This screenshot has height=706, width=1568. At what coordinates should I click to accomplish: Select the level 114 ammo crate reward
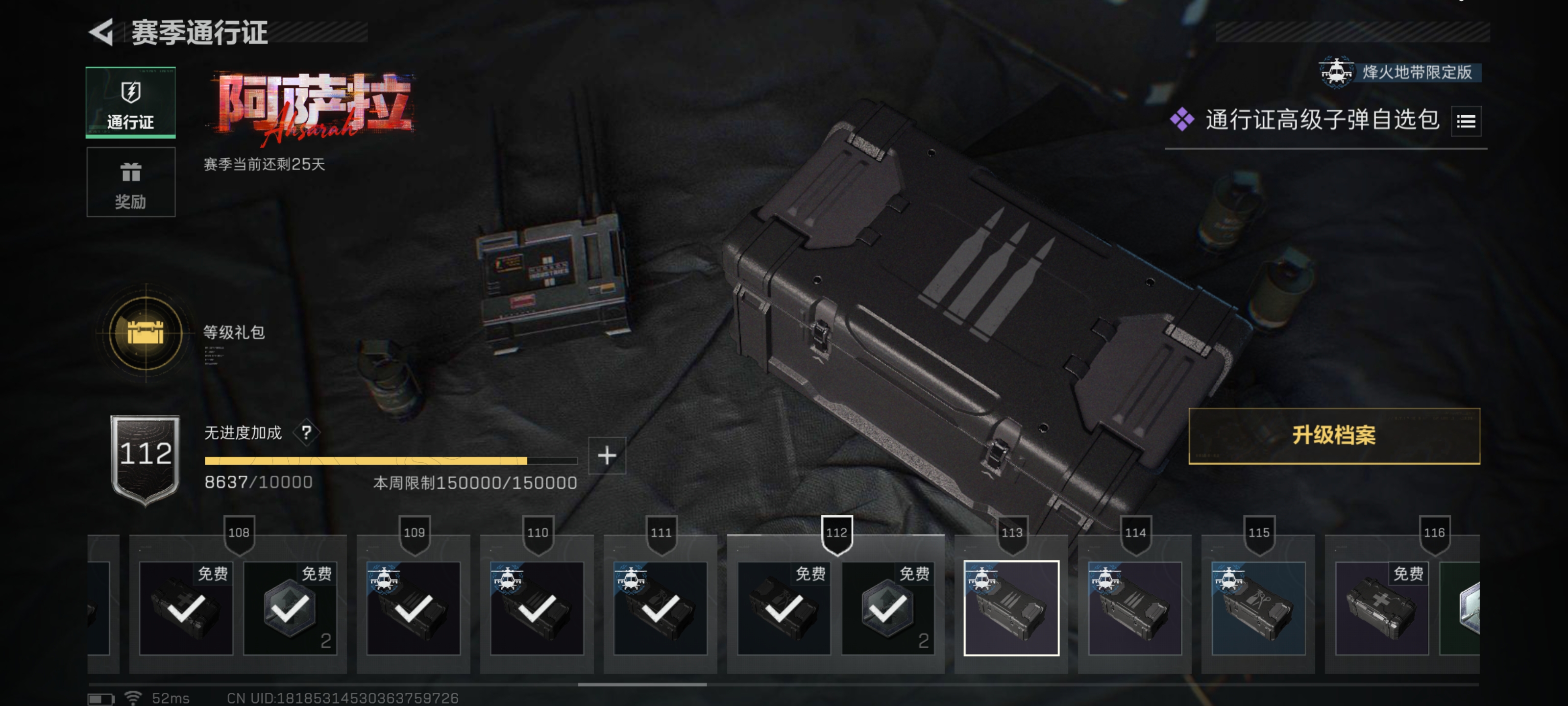[x=1135, y=608]
